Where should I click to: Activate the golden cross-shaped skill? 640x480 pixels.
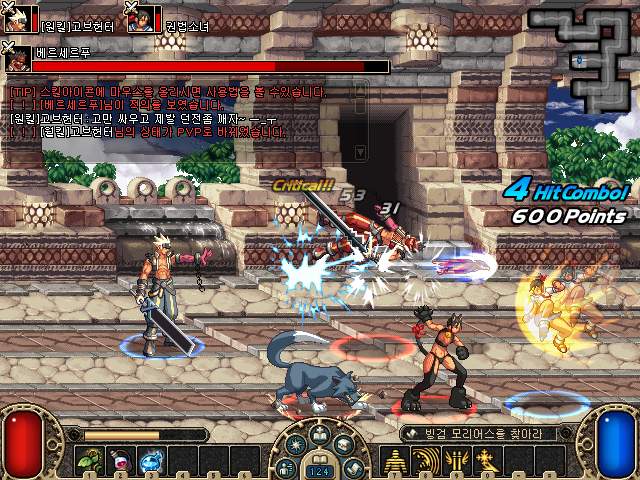pos(488,461)
